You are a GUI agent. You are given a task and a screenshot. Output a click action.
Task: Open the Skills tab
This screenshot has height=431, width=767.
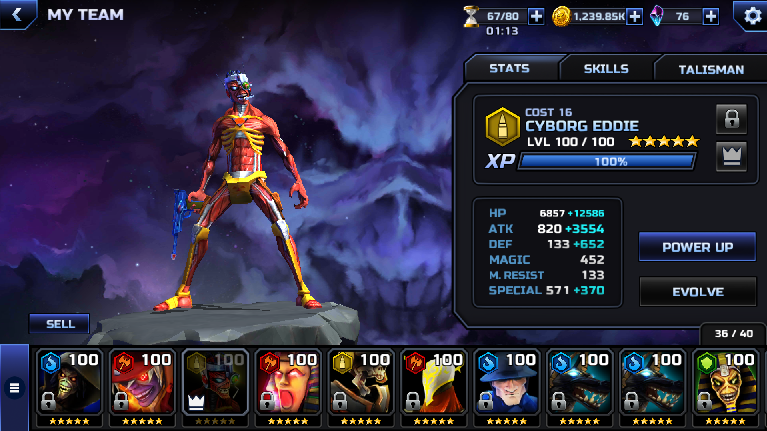point(606,69)
